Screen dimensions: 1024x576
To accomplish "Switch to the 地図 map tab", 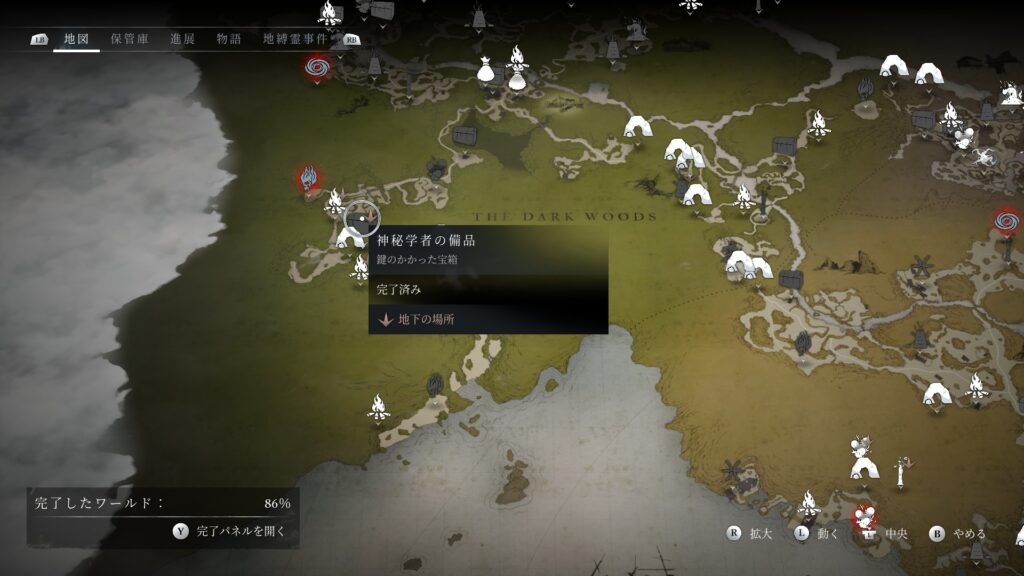I will pos(76,39).
